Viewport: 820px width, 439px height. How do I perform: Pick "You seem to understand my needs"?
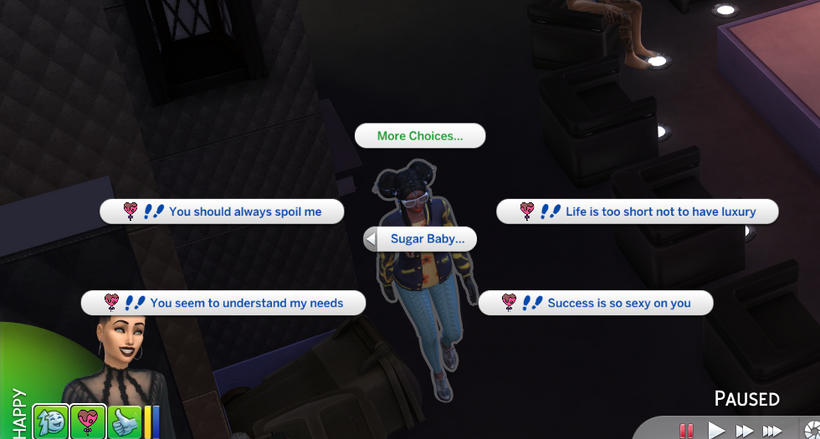[223, 303]
